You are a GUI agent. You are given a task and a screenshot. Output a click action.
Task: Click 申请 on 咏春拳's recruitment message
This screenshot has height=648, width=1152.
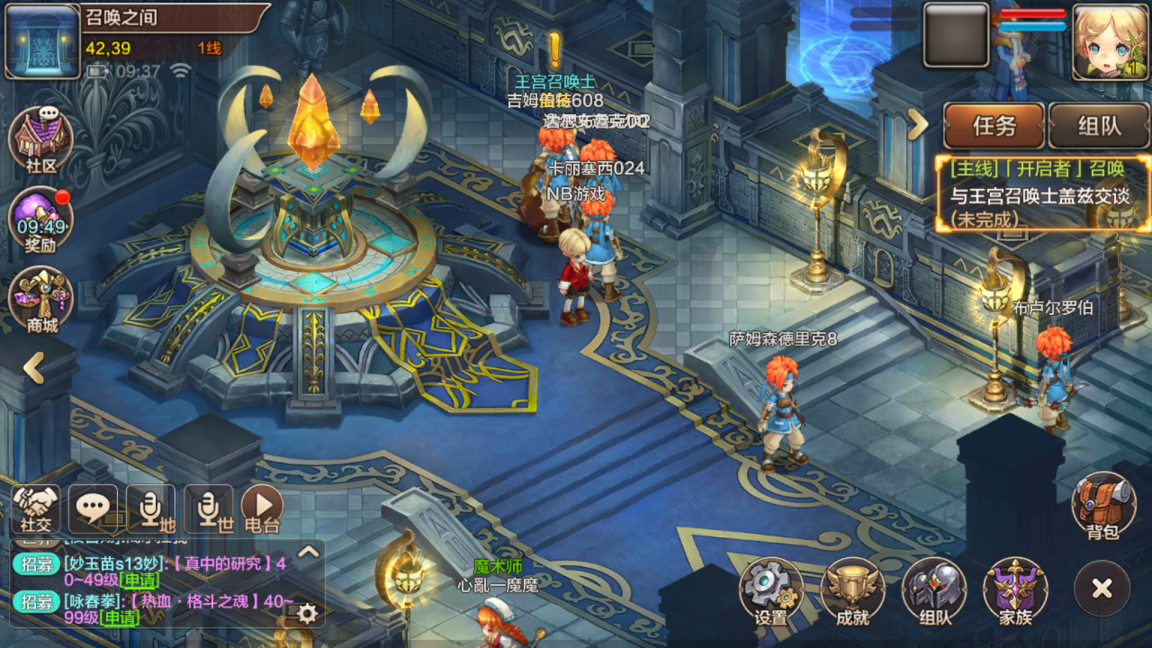coord(120,618)
